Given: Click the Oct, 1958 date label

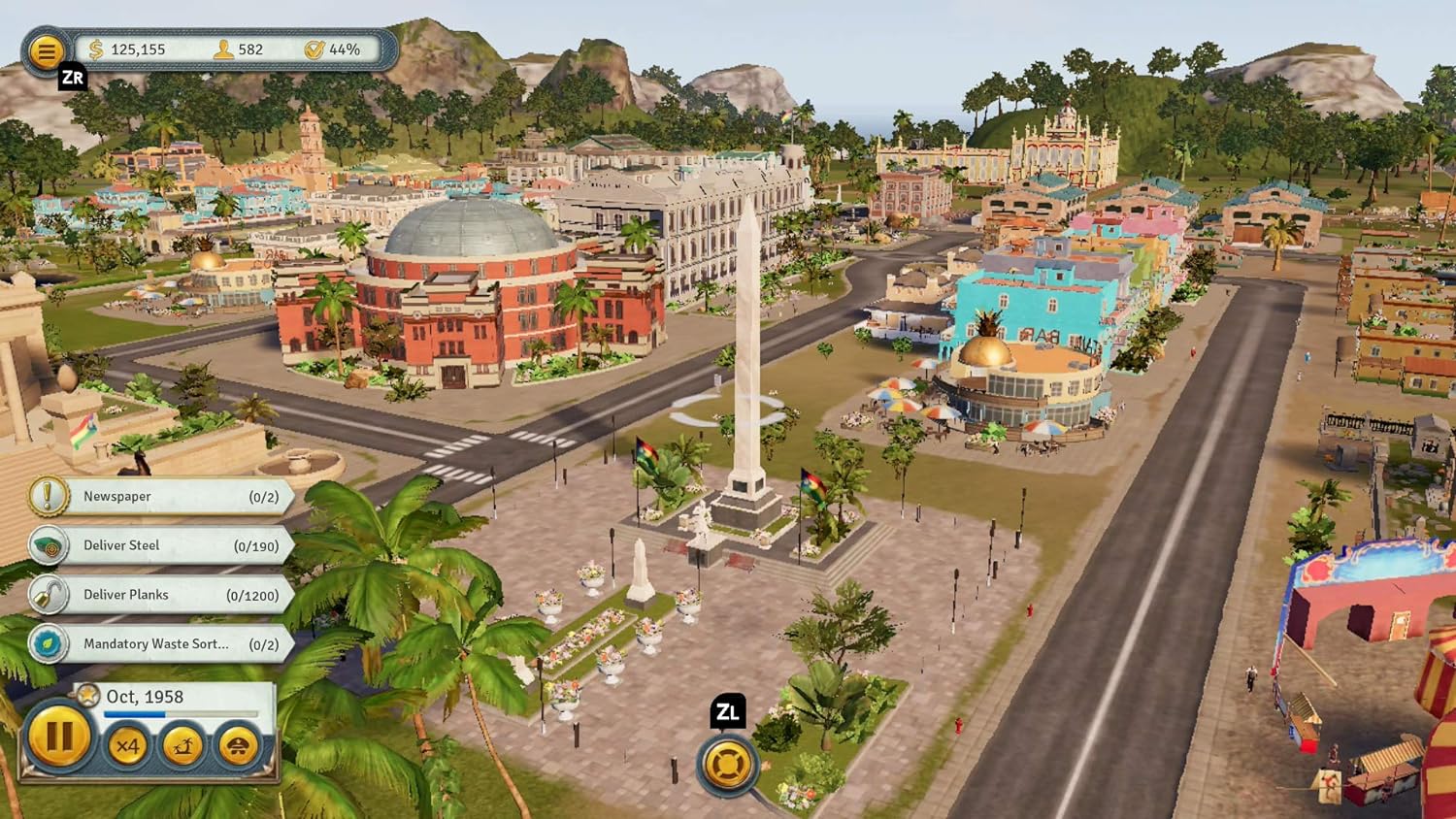Looking at the screenshot, I should (x=147, y=697).
